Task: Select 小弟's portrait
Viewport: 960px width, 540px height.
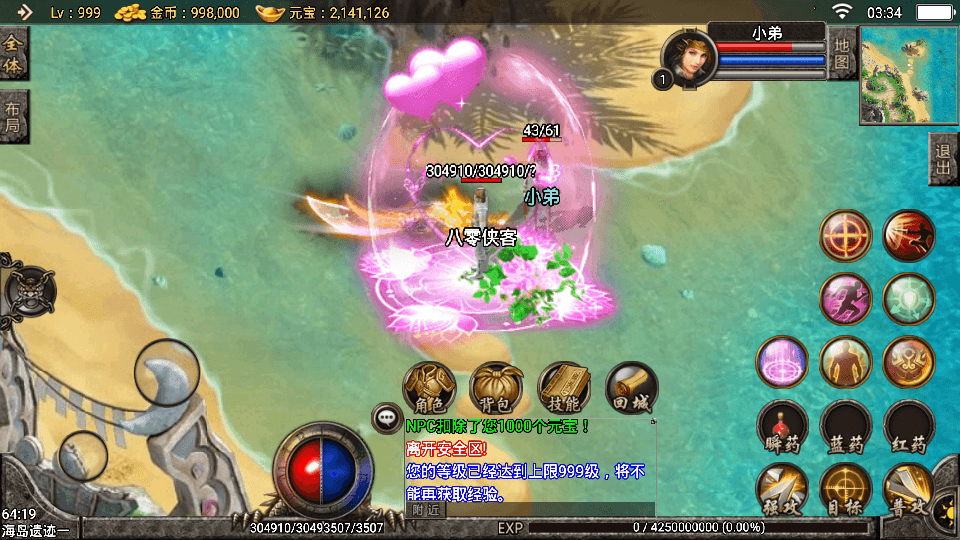Action: [689, 58]
